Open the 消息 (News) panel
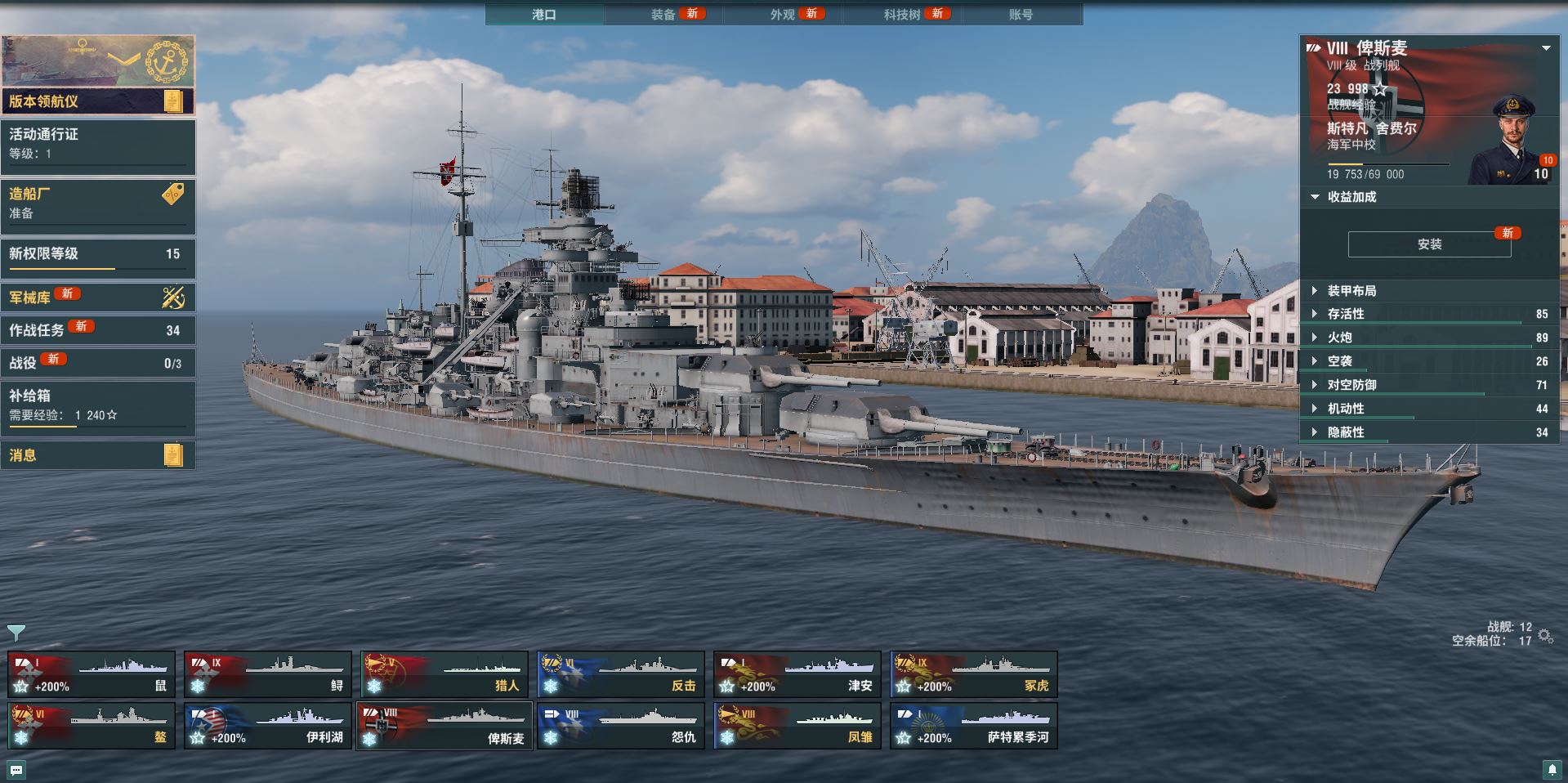 (x=98, y=455)
